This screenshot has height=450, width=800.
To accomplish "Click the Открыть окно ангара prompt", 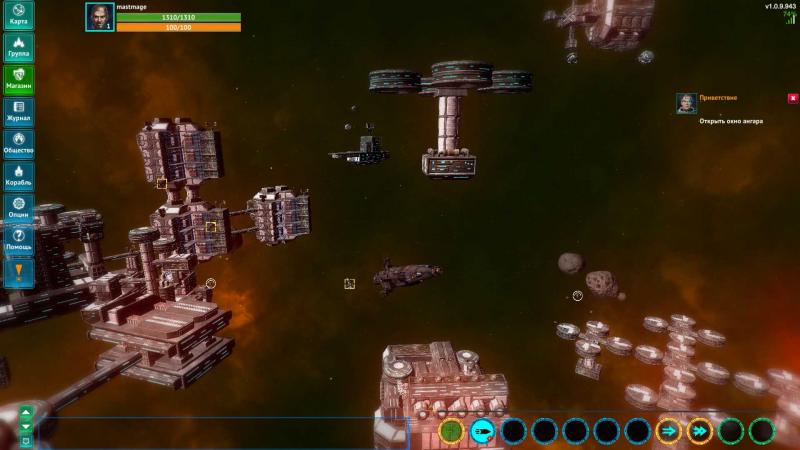I will 731,121.
